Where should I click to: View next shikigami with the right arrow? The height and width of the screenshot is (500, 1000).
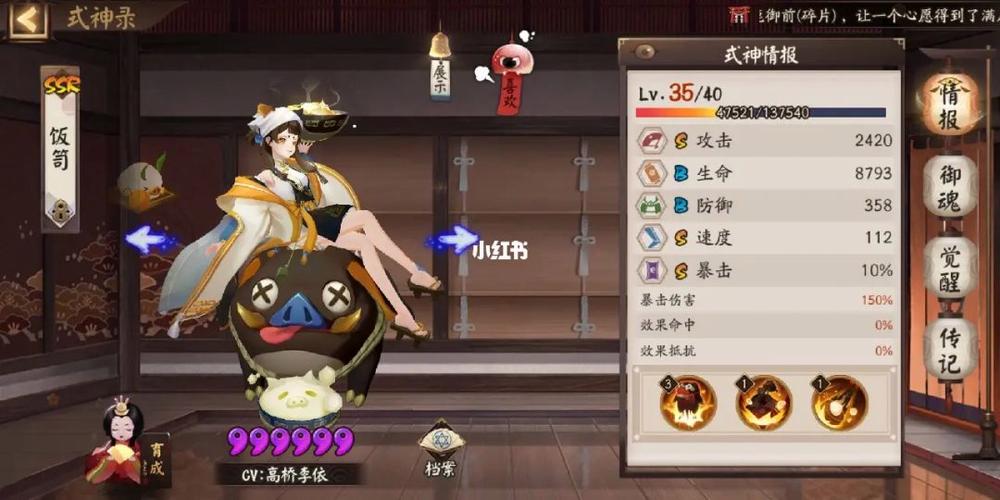453,239
